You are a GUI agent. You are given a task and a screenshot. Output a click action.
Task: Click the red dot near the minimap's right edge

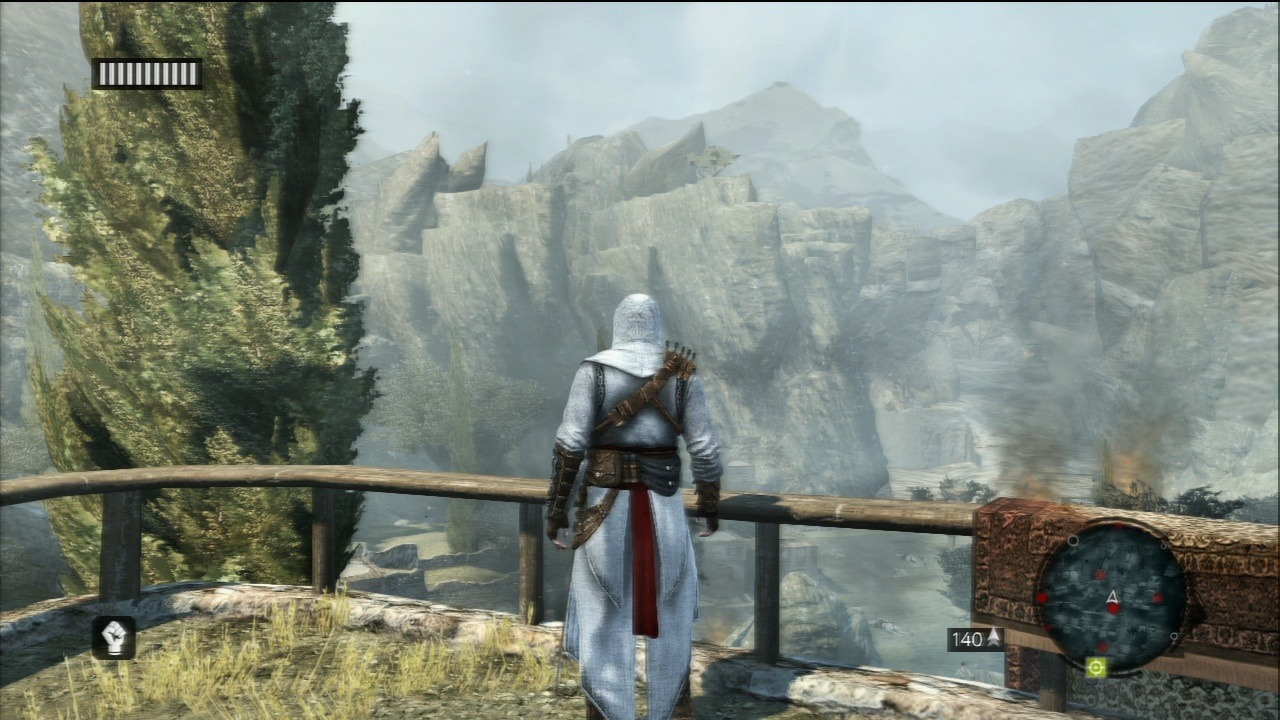point(1157,597)
